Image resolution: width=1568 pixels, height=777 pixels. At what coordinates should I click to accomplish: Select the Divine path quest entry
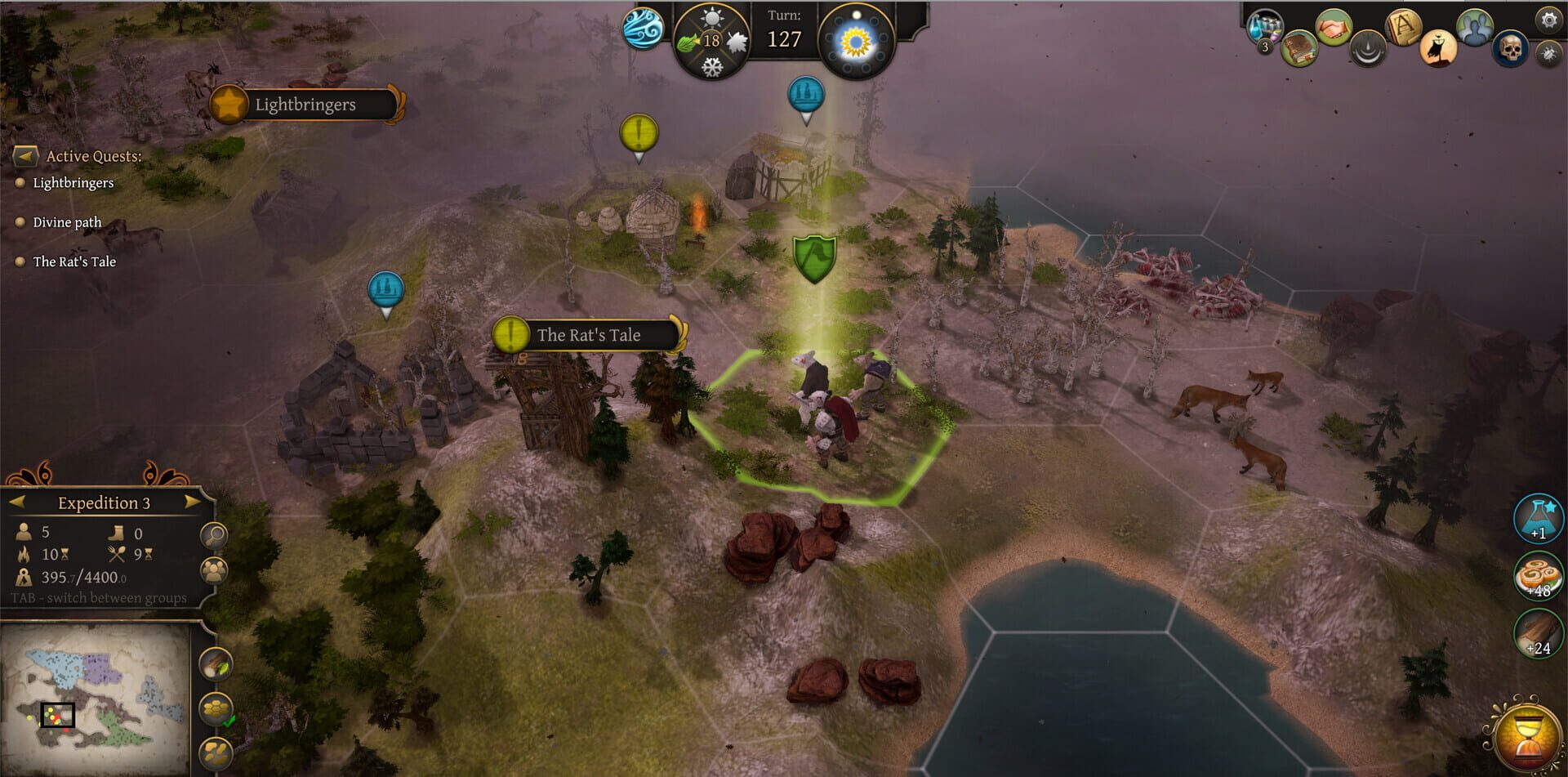click(66, 221)
